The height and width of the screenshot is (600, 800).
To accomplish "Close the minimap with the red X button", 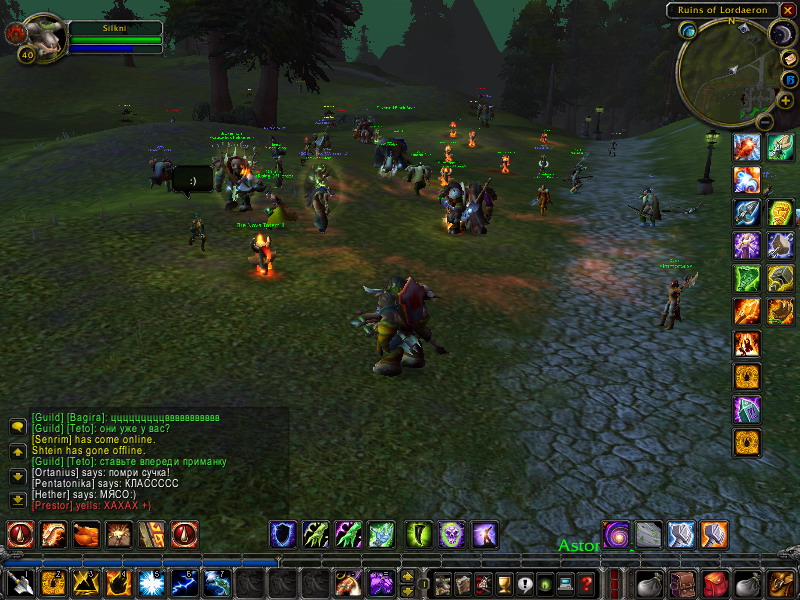I will (789, 10).
